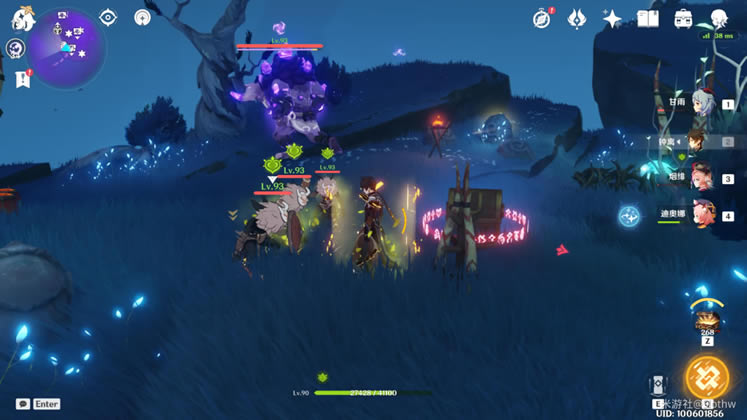Activate the glowing orange Elemental Burst
The height and width of the screenshot is (420, 747).
pyautogui.click(x=706, y=377)
